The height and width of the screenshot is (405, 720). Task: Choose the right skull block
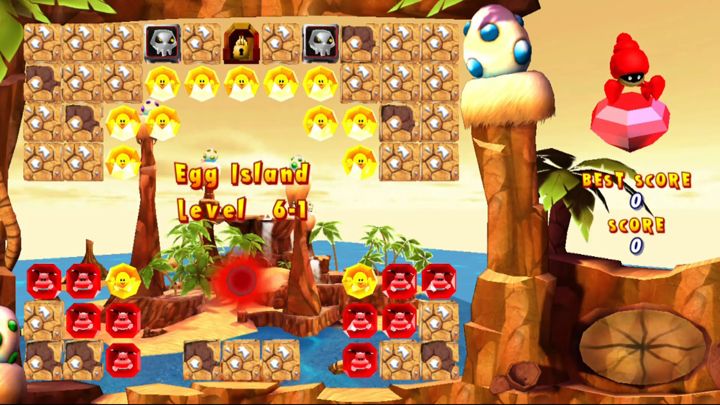pos(320,42)
